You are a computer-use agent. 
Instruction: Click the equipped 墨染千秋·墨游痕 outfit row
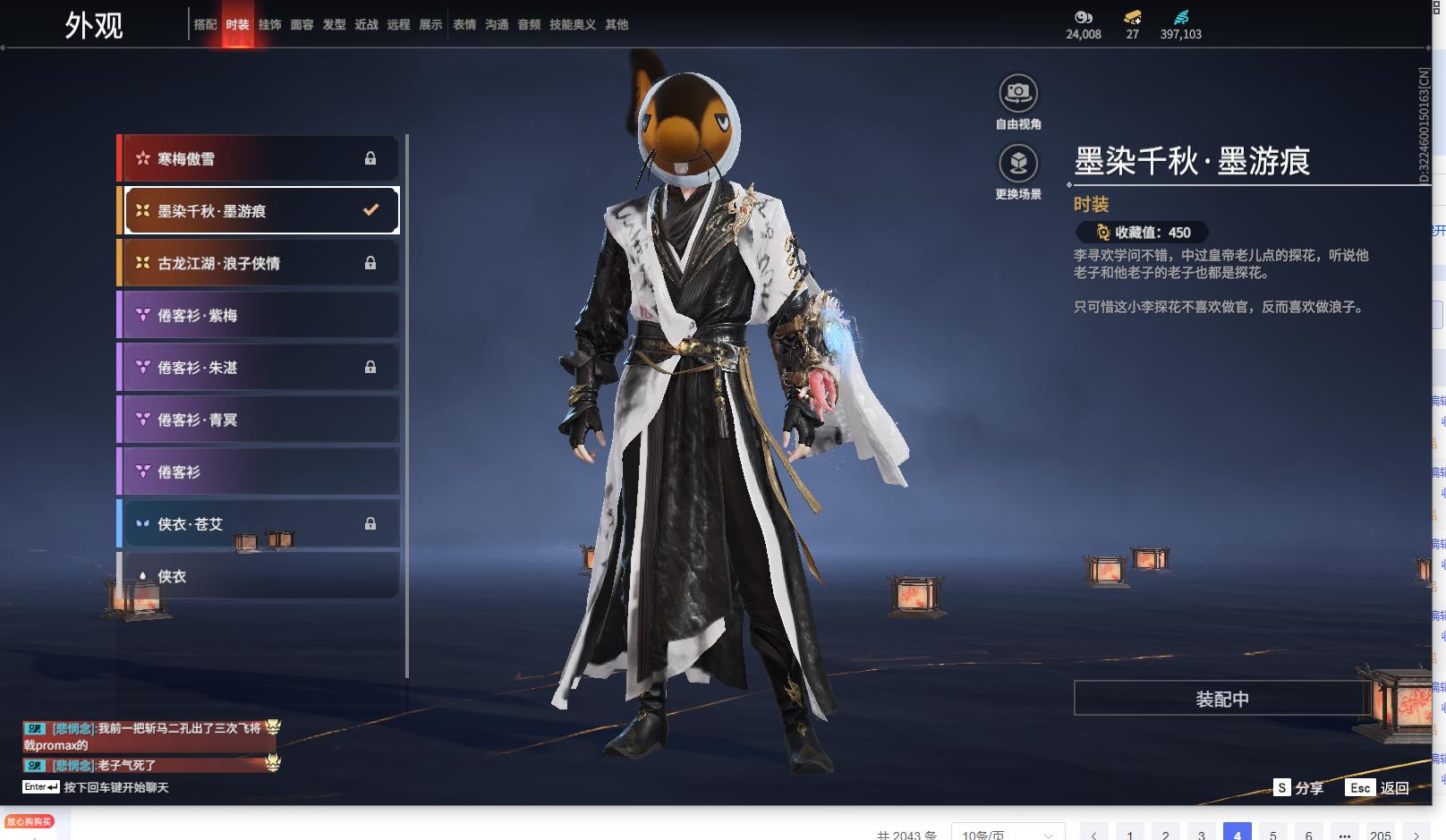click(259, 210)
